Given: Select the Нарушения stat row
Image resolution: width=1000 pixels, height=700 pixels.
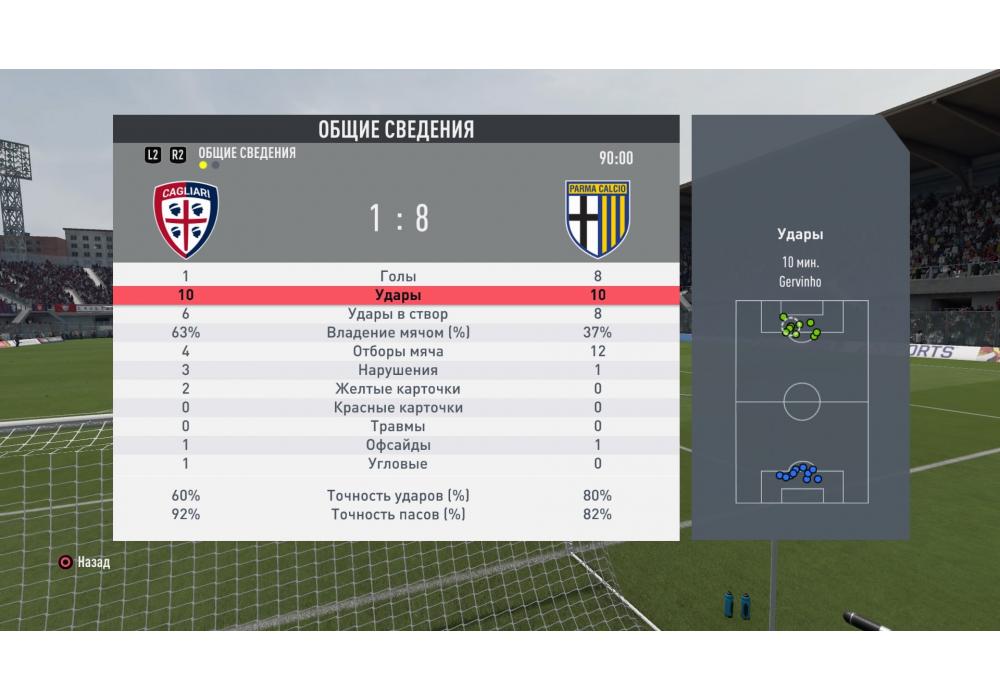Looking at the screenshot, I should coord(398,370).
